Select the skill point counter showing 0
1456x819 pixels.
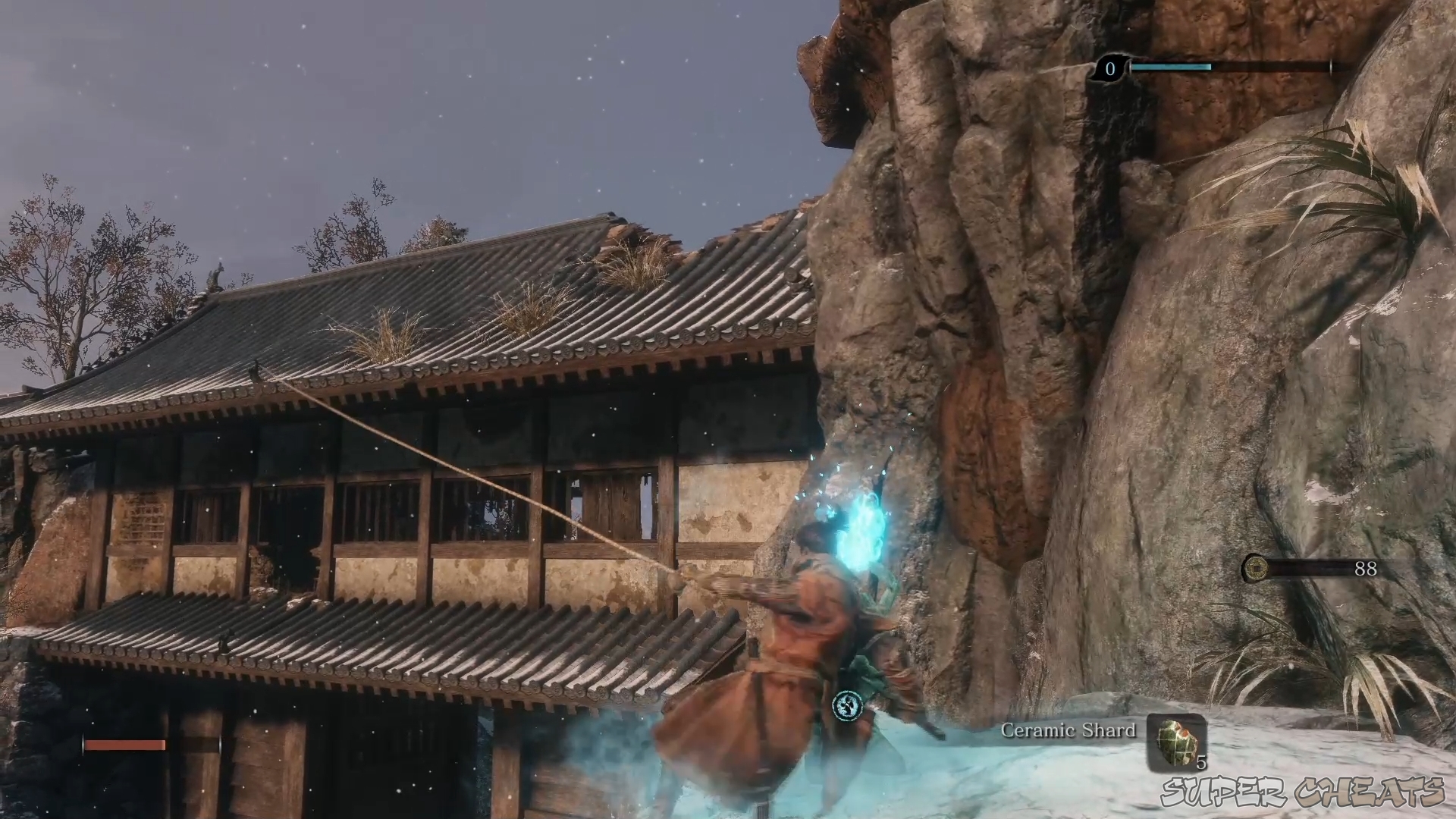click(1109, 69)
